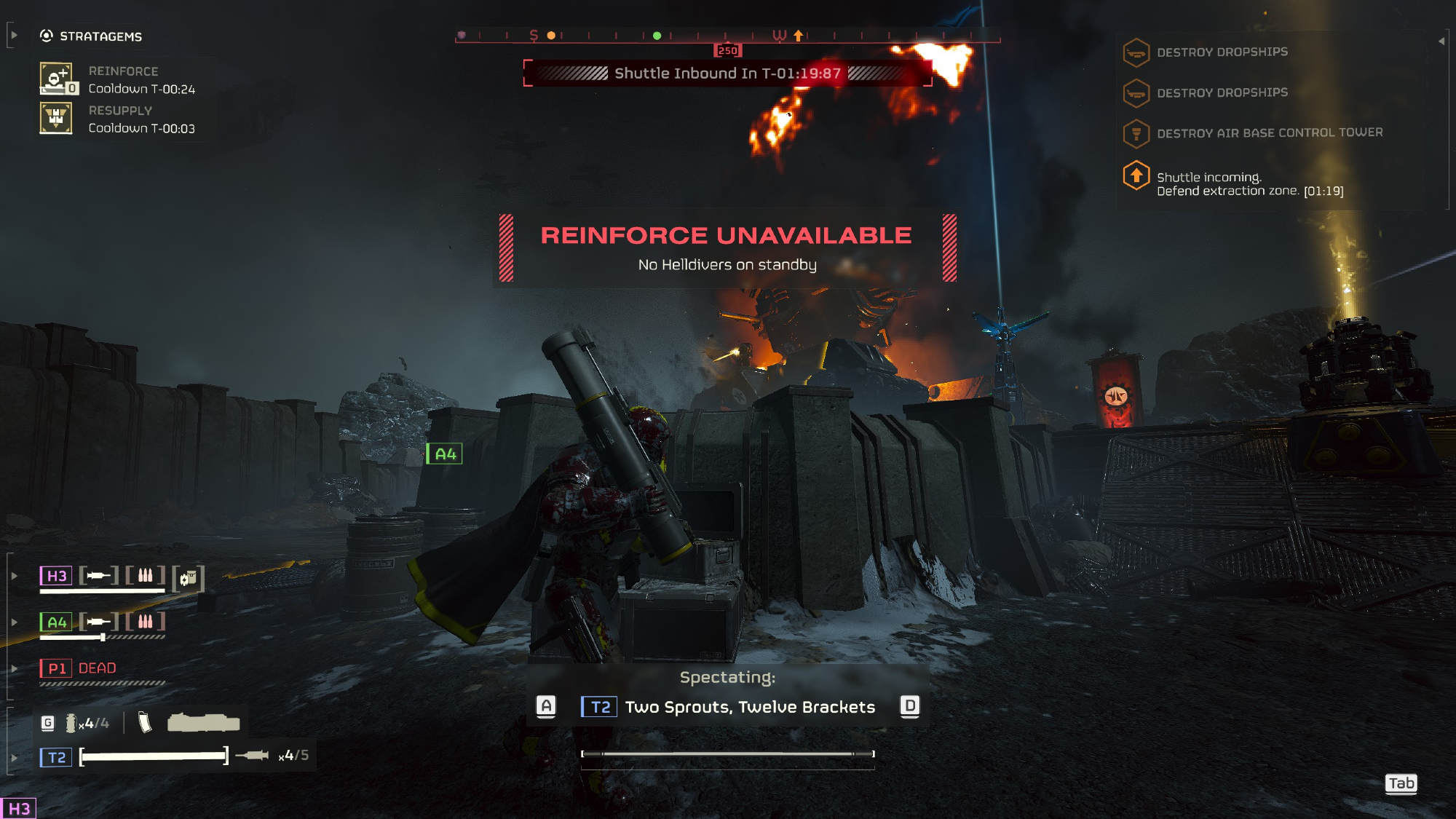Image resolution: width=1456 pixels, height=819 pixels.
Task: Open the Shuttle incoming extraction objective
Action: pos(1249,184)
